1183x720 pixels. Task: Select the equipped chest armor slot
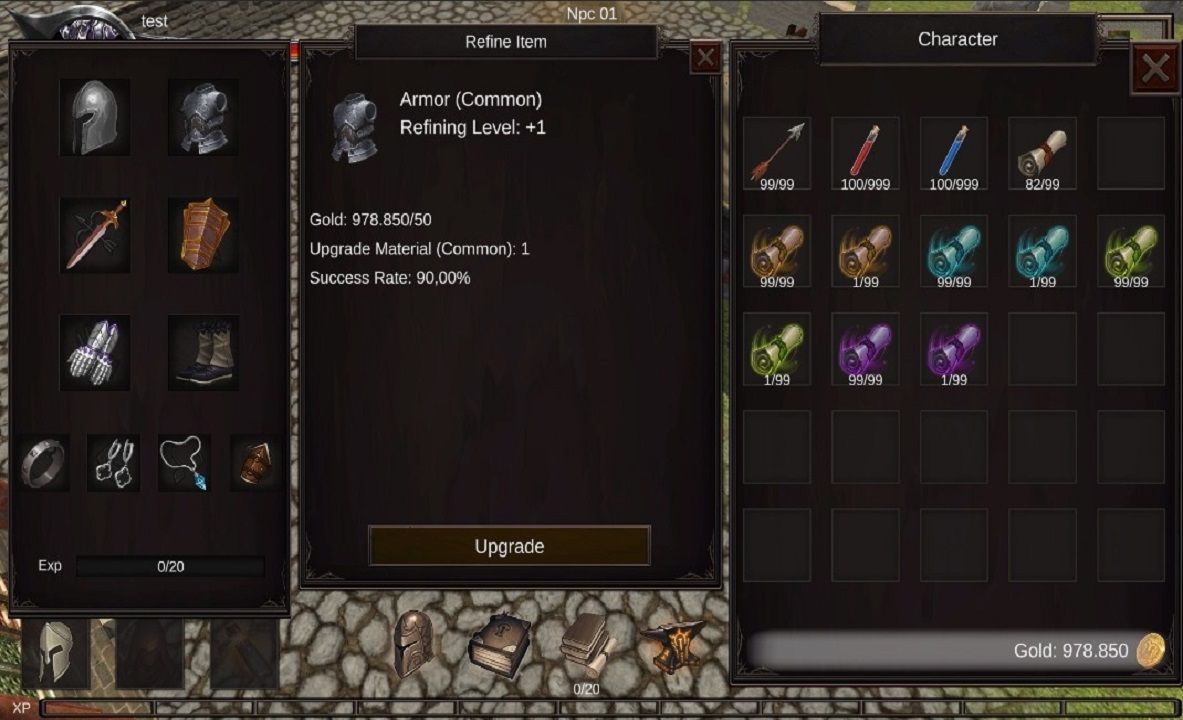click(203, 117)
